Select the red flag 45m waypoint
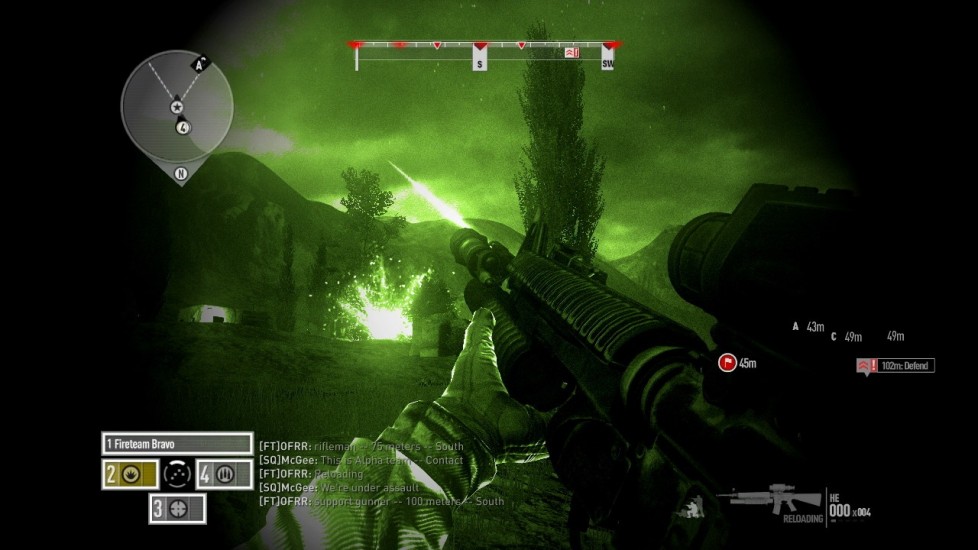 728,363
